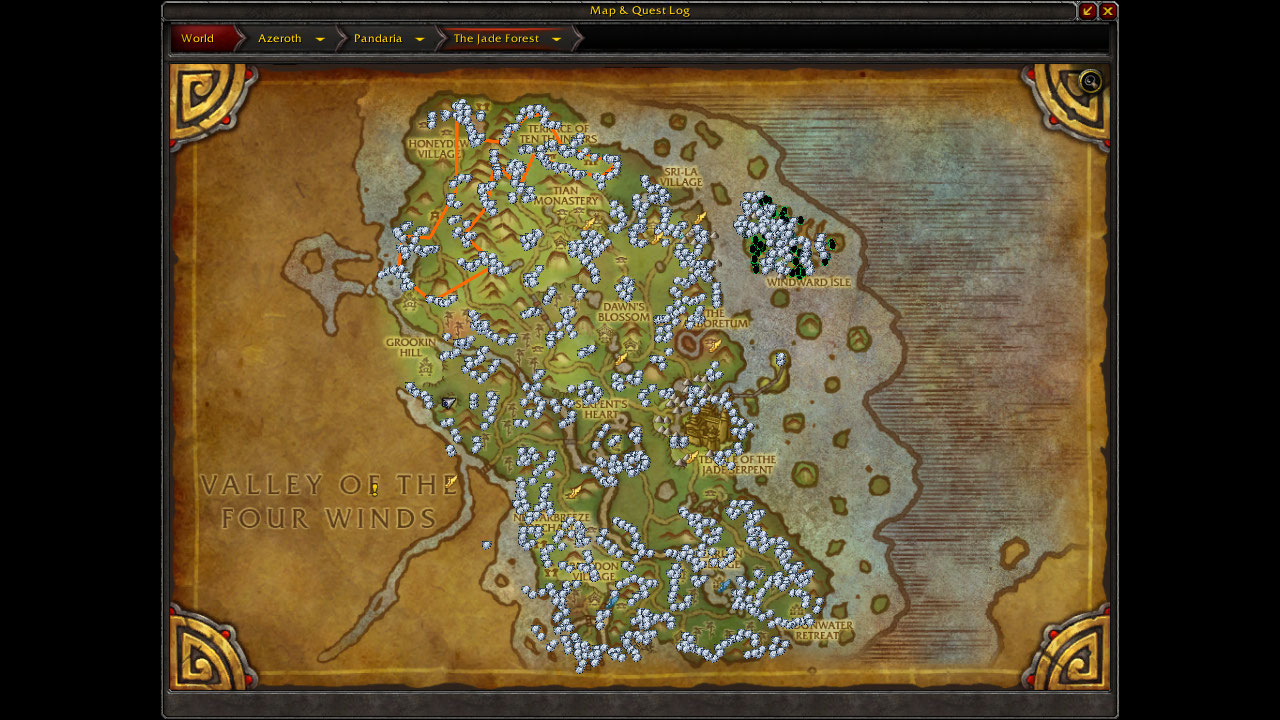Switch to the World map breadcrumb

coord(196,38)
